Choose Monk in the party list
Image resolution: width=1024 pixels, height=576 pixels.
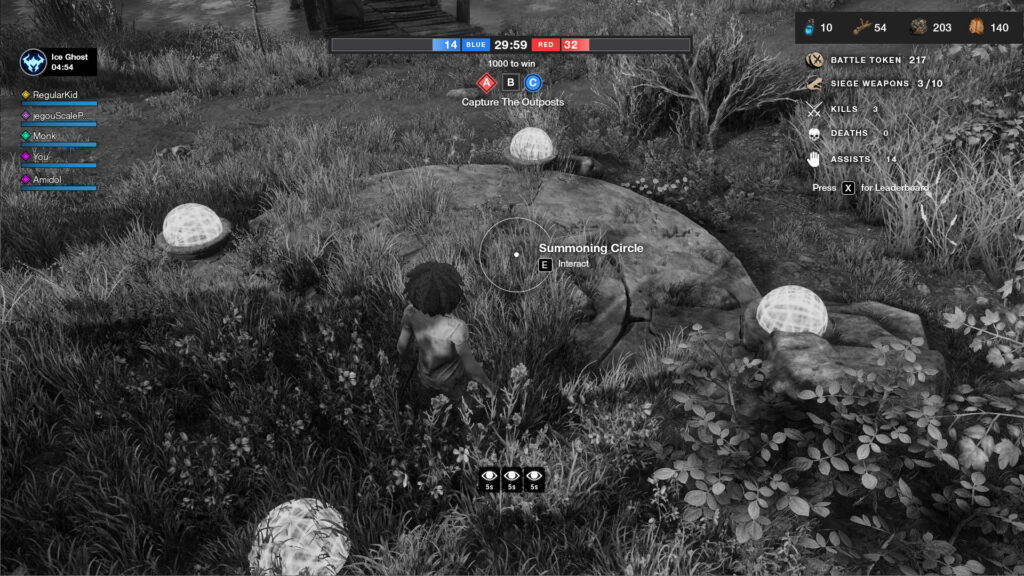(x=43, y=136)
